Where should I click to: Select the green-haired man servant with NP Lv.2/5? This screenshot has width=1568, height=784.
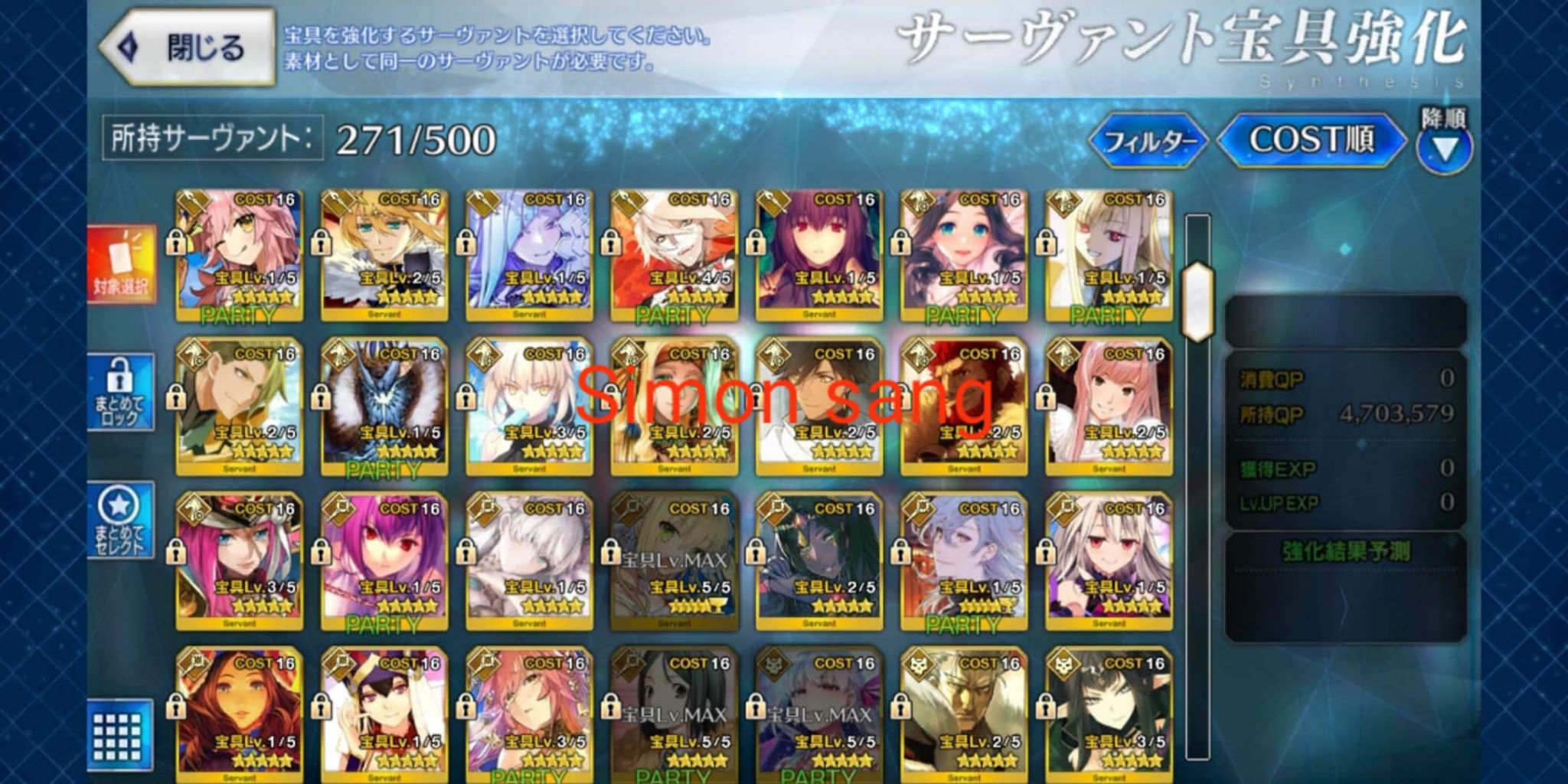[x=239, y=410]
